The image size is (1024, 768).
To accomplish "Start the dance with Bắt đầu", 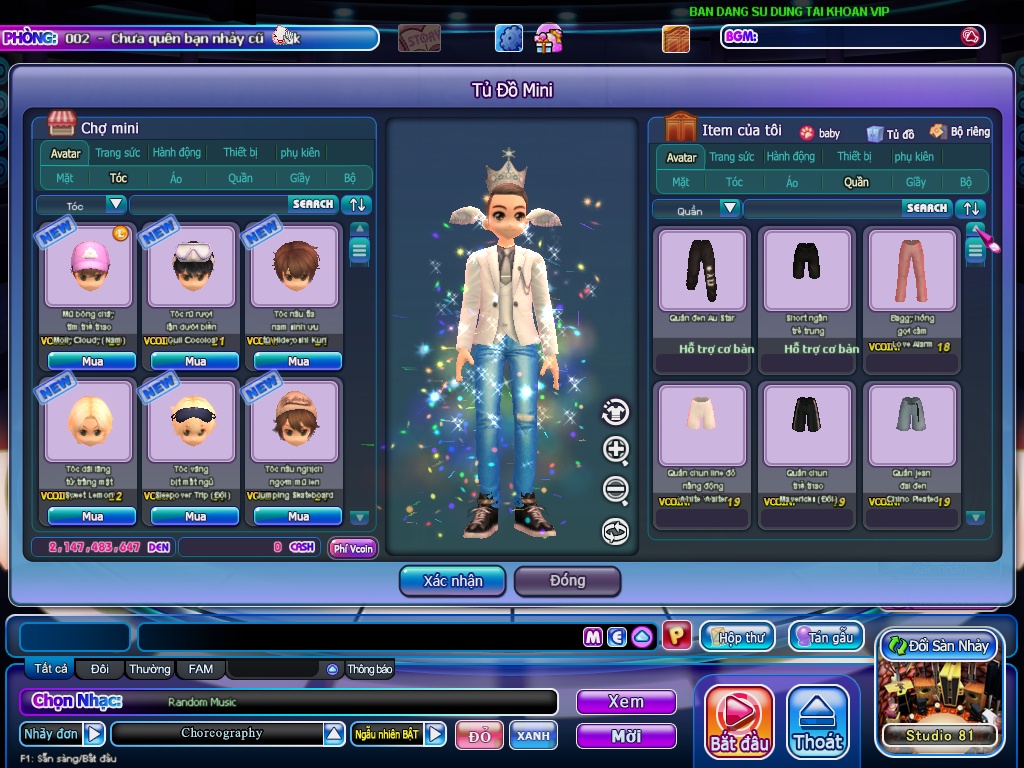I will [x=739, y=722].
